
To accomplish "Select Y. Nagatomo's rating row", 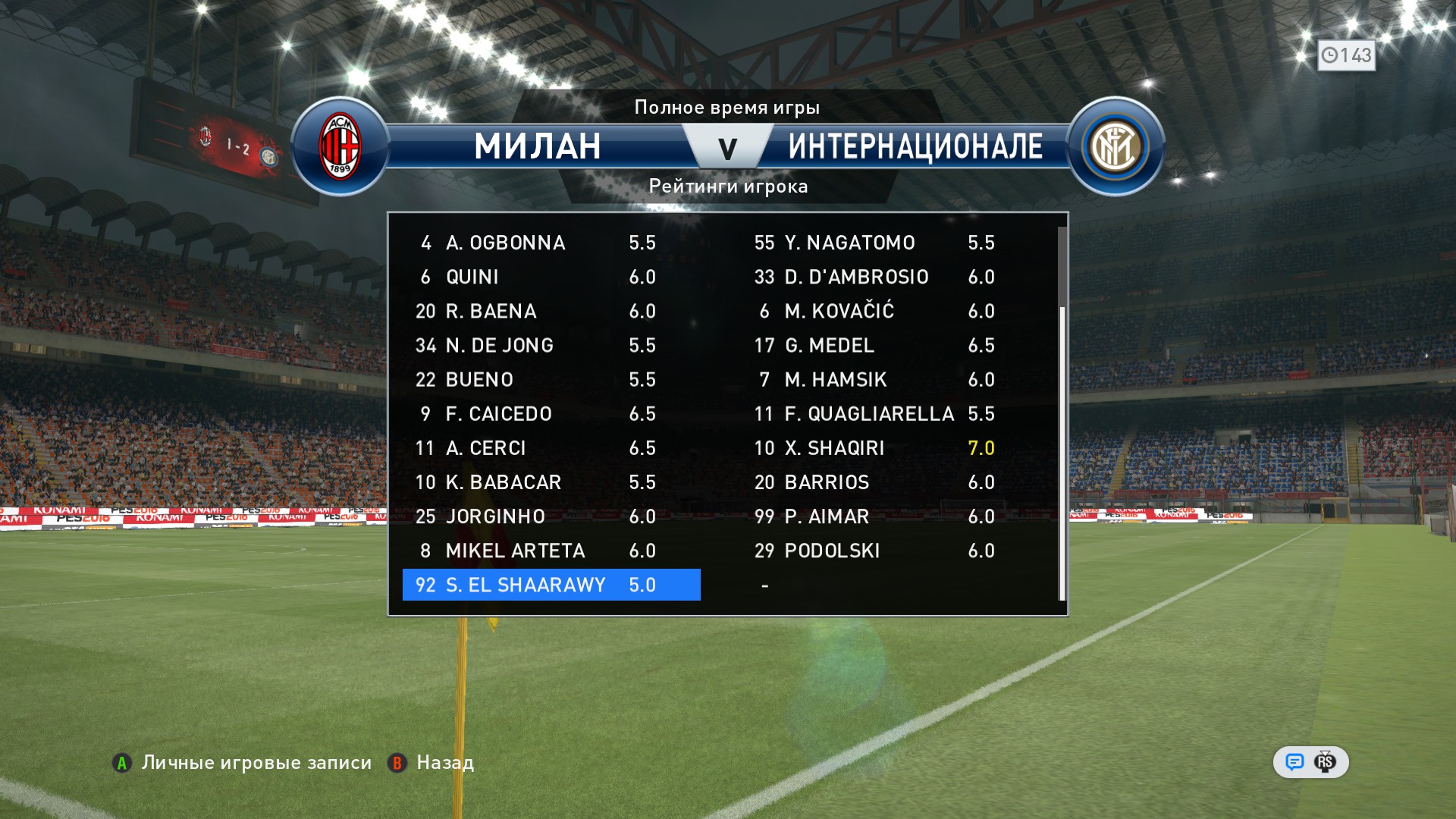I will tap(874, 243).
